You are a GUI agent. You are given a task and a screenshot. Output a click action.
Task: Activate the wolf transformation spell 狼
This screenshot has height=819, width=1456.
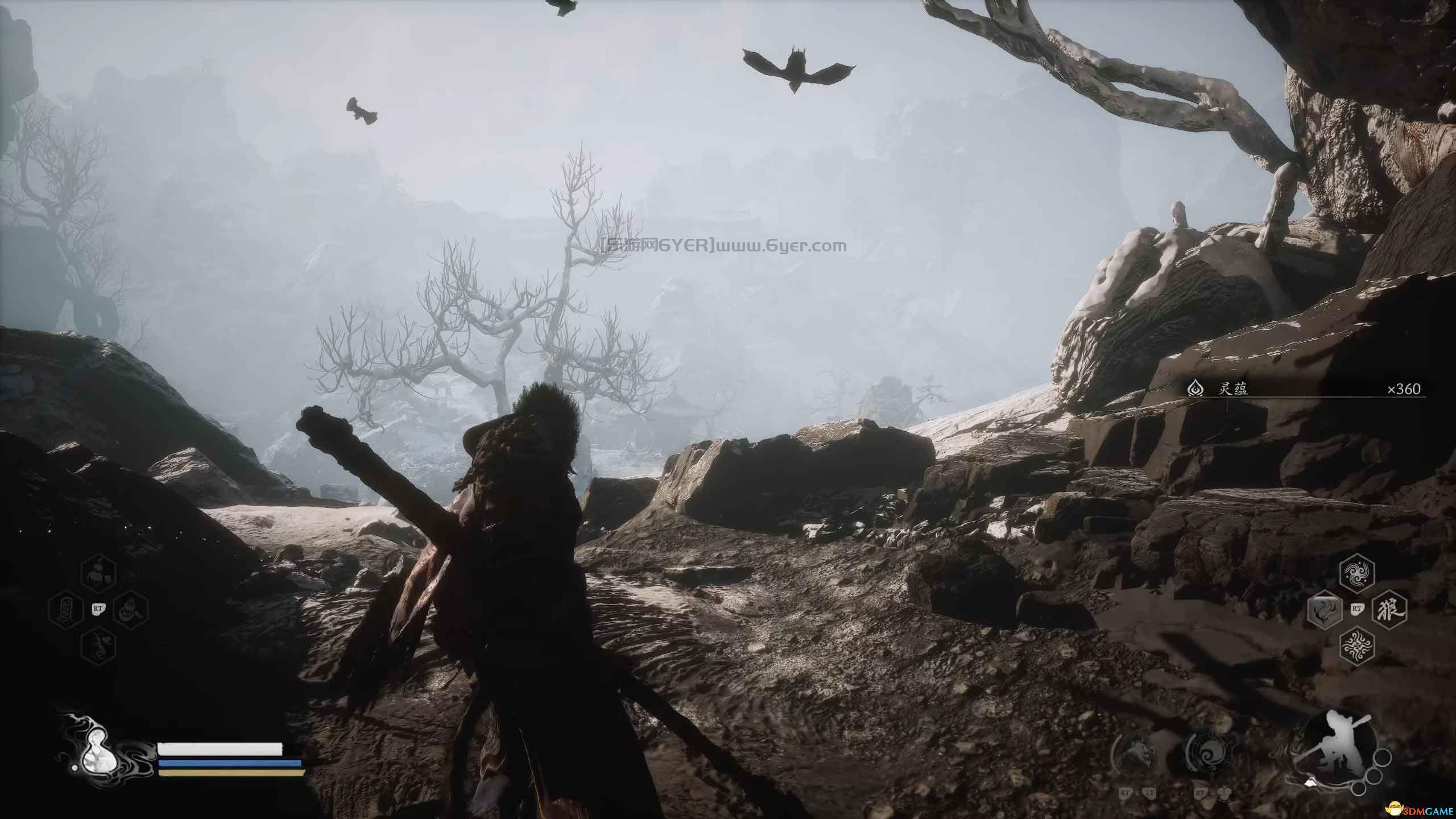(1391, 611)
